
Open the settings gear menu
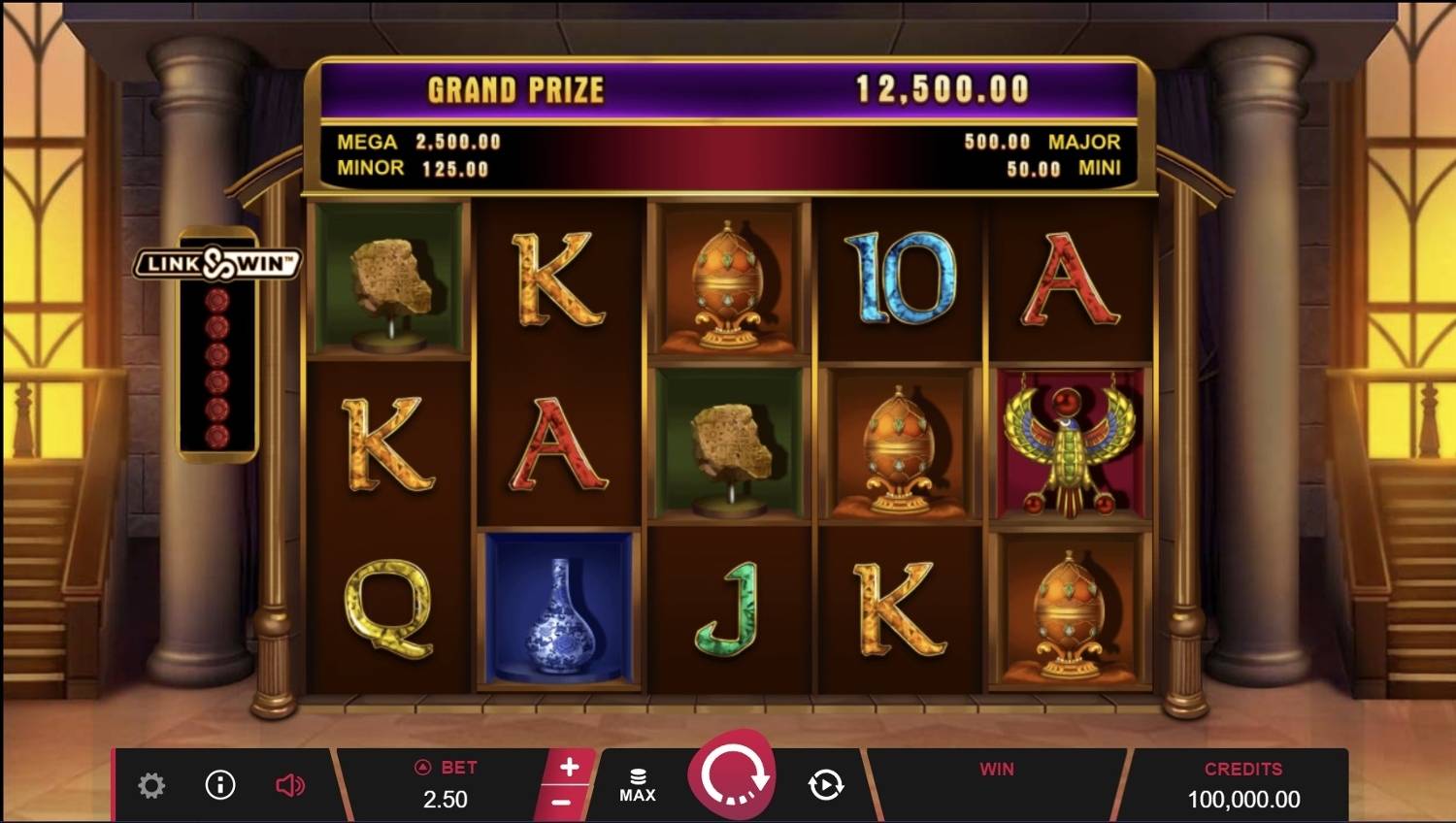tap(151, 785)
